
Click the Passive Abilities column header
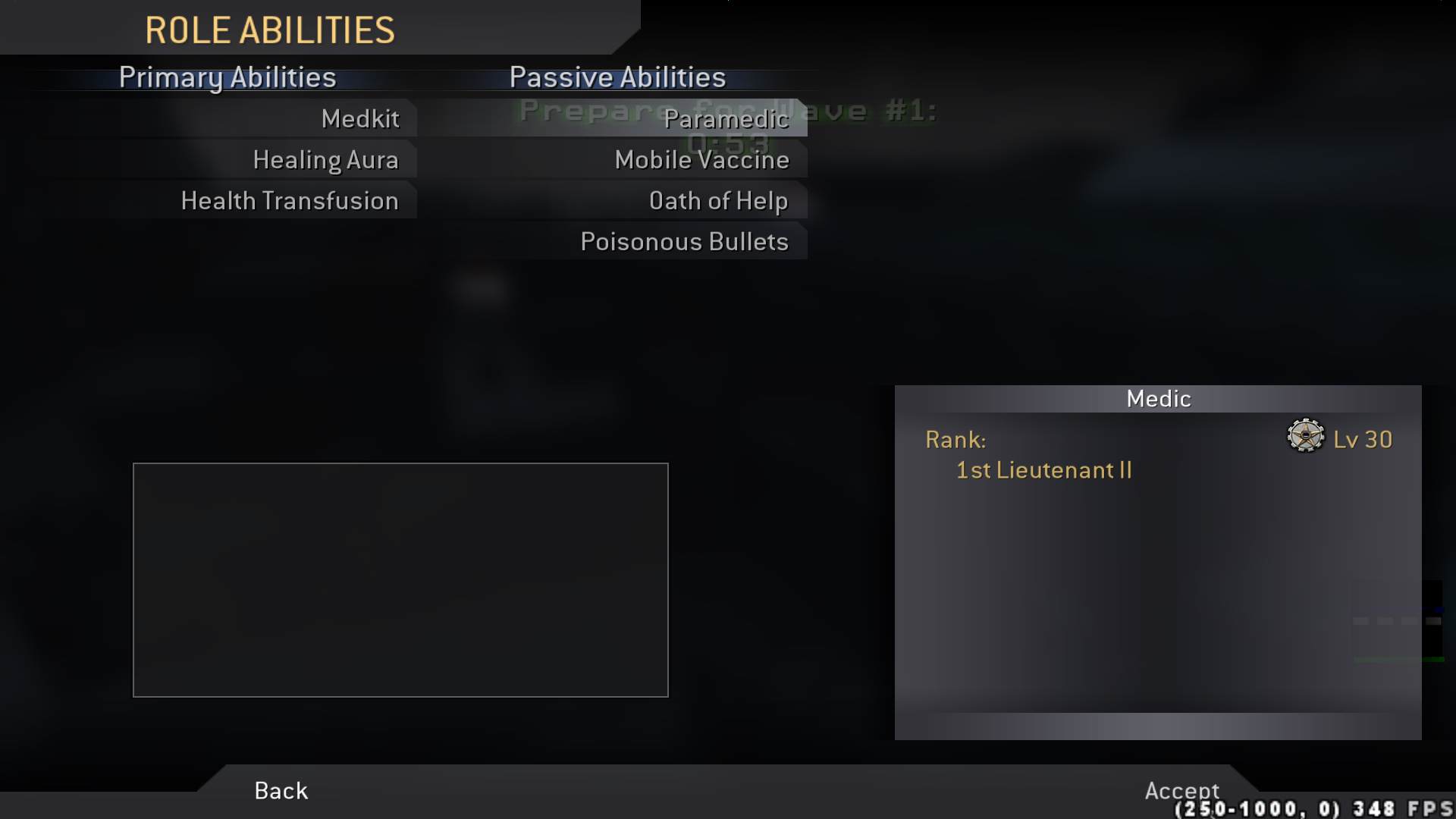(617, 77)
